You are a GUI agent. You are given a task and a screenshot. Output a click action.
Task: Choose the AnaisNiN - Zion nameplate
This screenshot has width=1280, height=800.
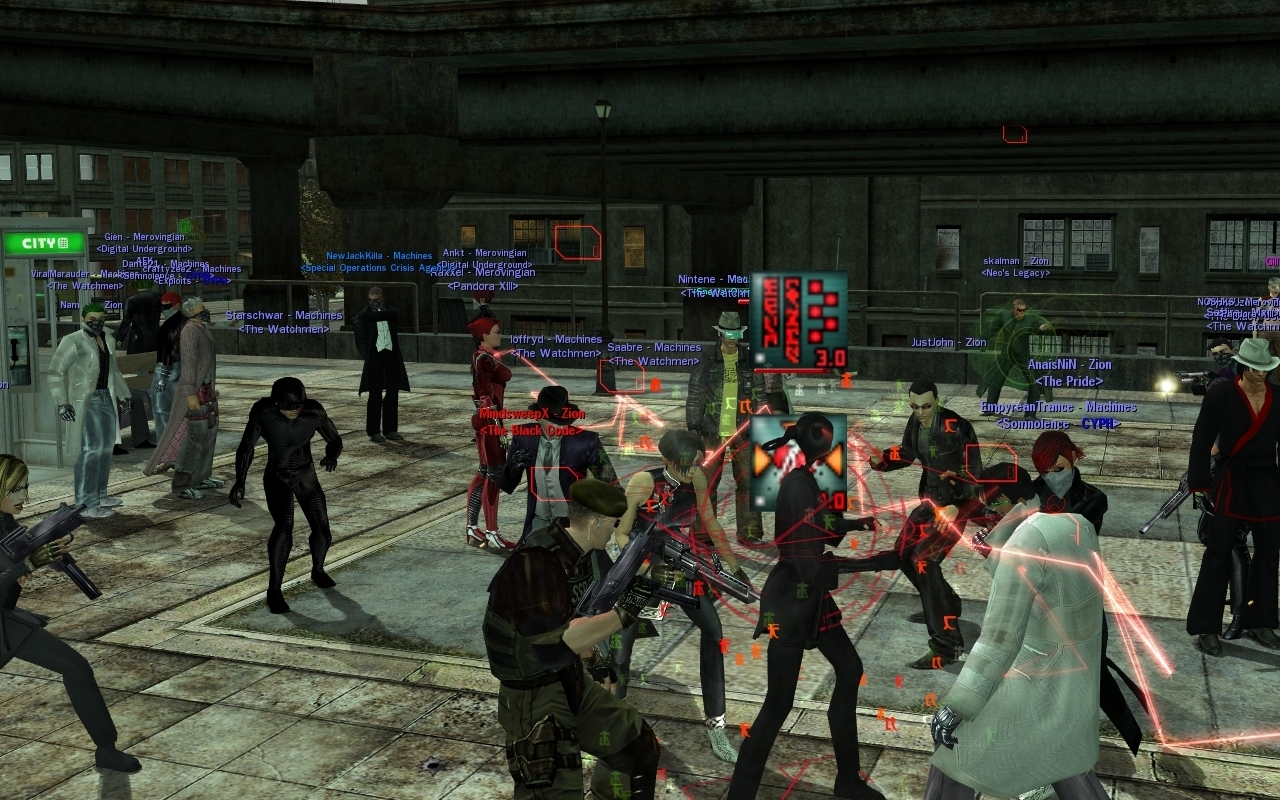[1069, 366]
